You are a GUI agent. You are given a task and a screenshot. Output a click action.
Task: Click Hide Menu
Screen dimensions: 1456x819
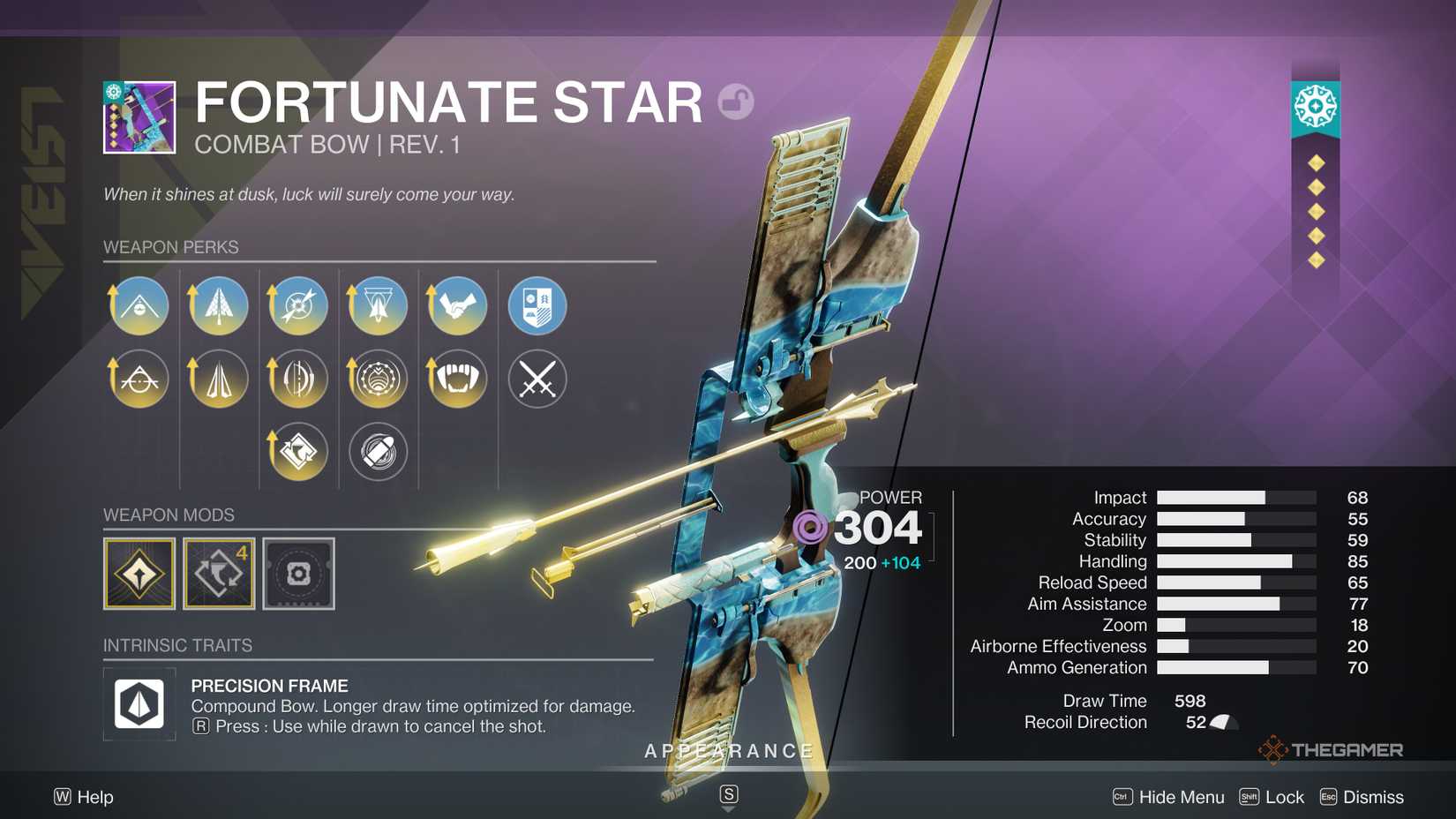point(1181,797)
